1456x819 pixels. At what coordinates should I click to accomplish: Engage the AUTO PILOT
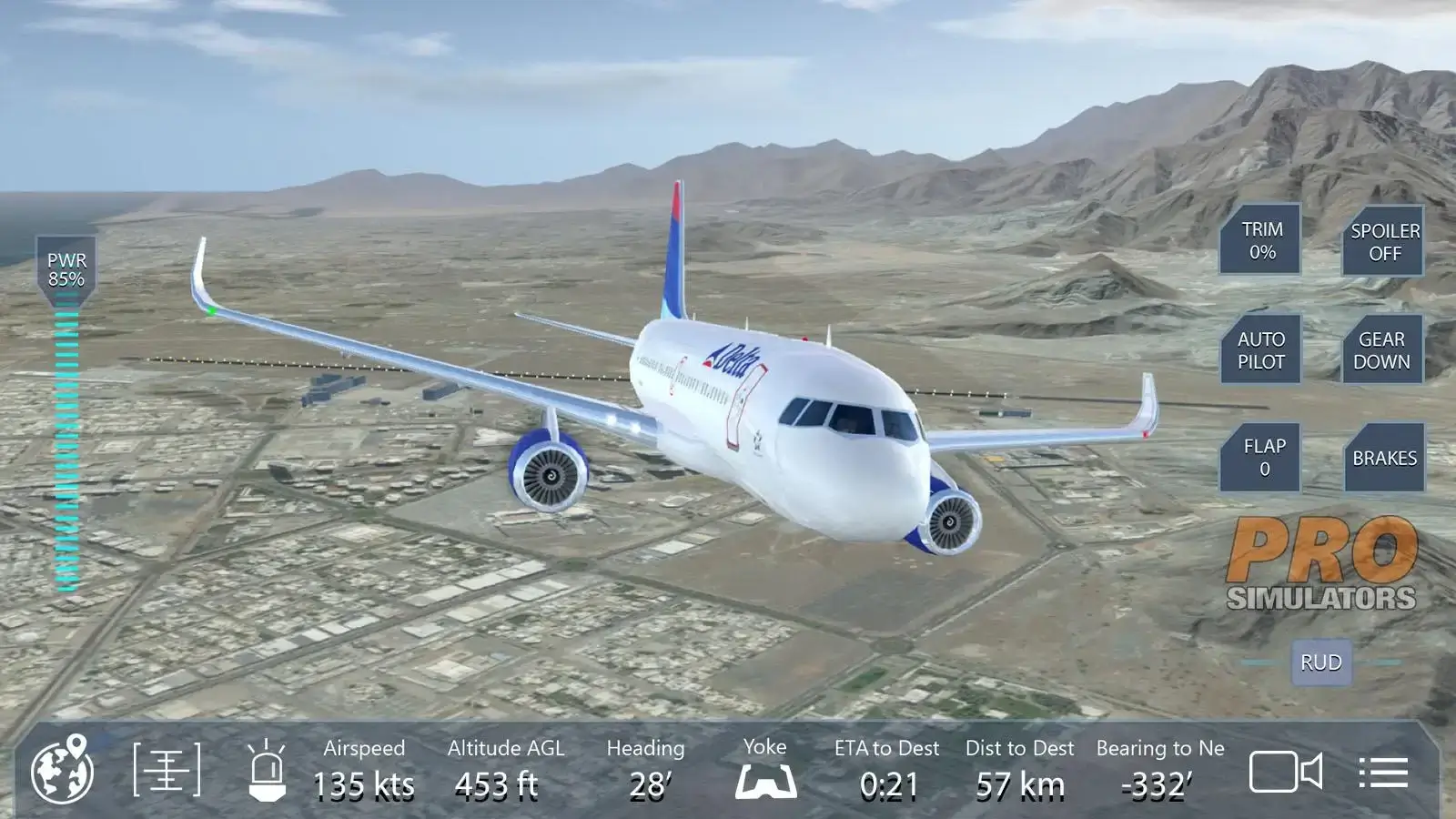coord(1263,350)
